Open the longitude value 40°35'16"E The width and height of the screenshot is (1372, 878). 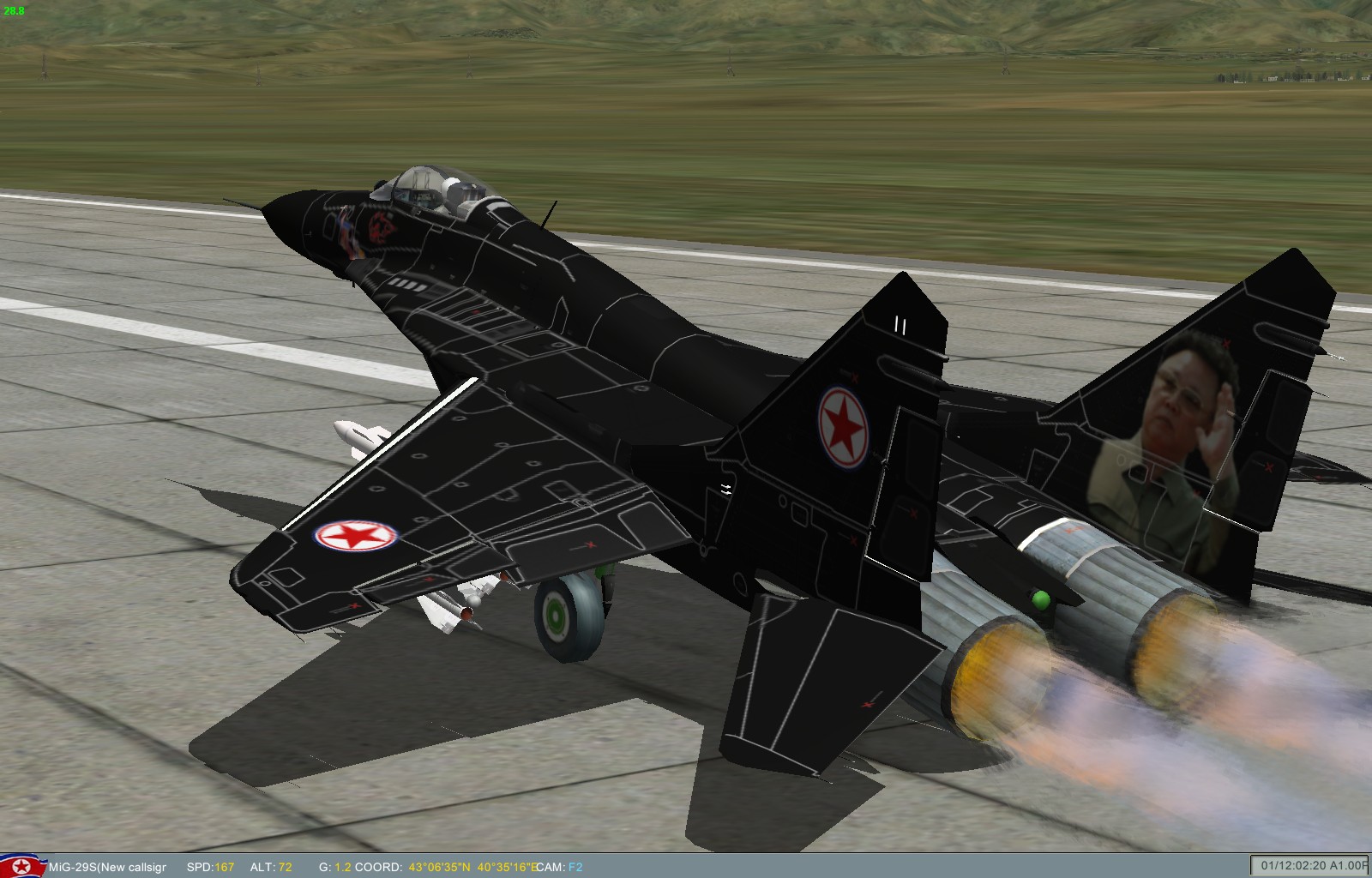(x=509, y=867)
